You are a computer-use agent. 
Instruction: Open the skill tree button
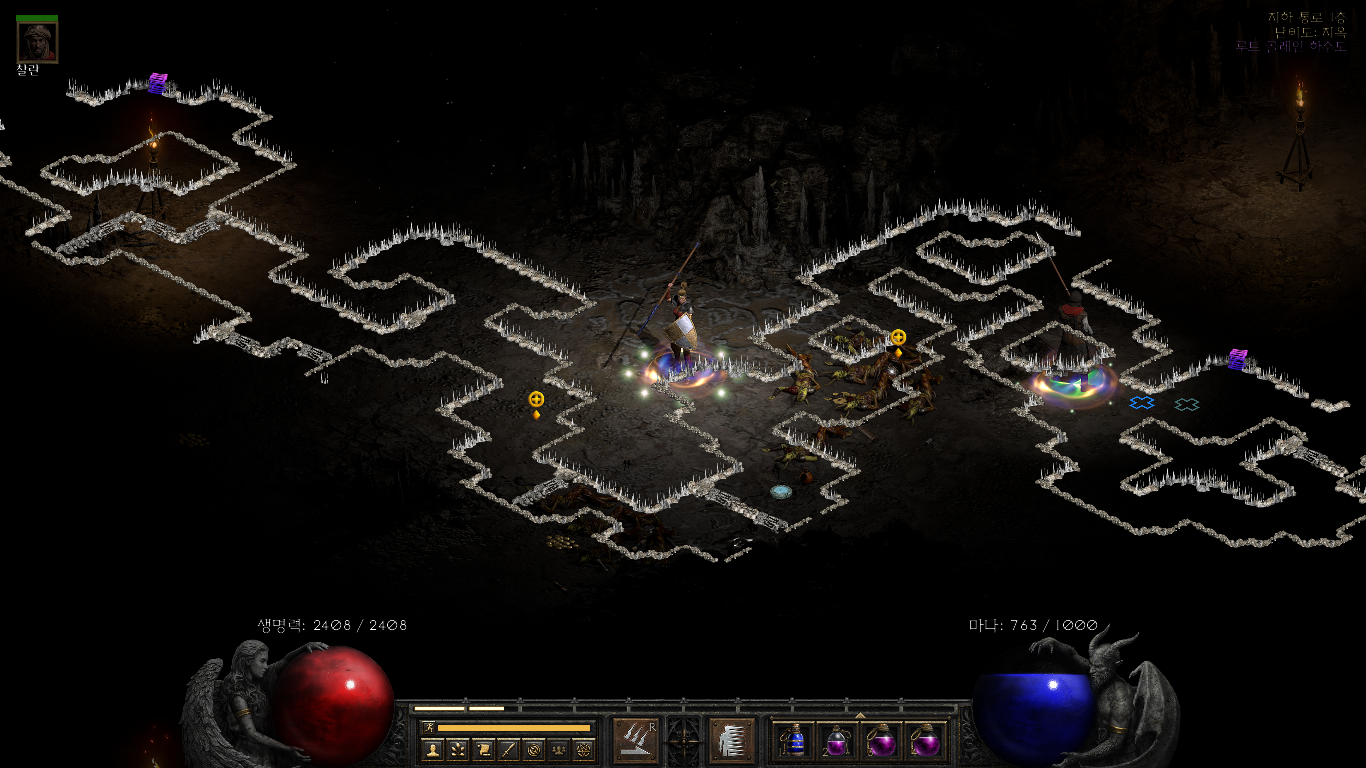[x=458, y=749]
